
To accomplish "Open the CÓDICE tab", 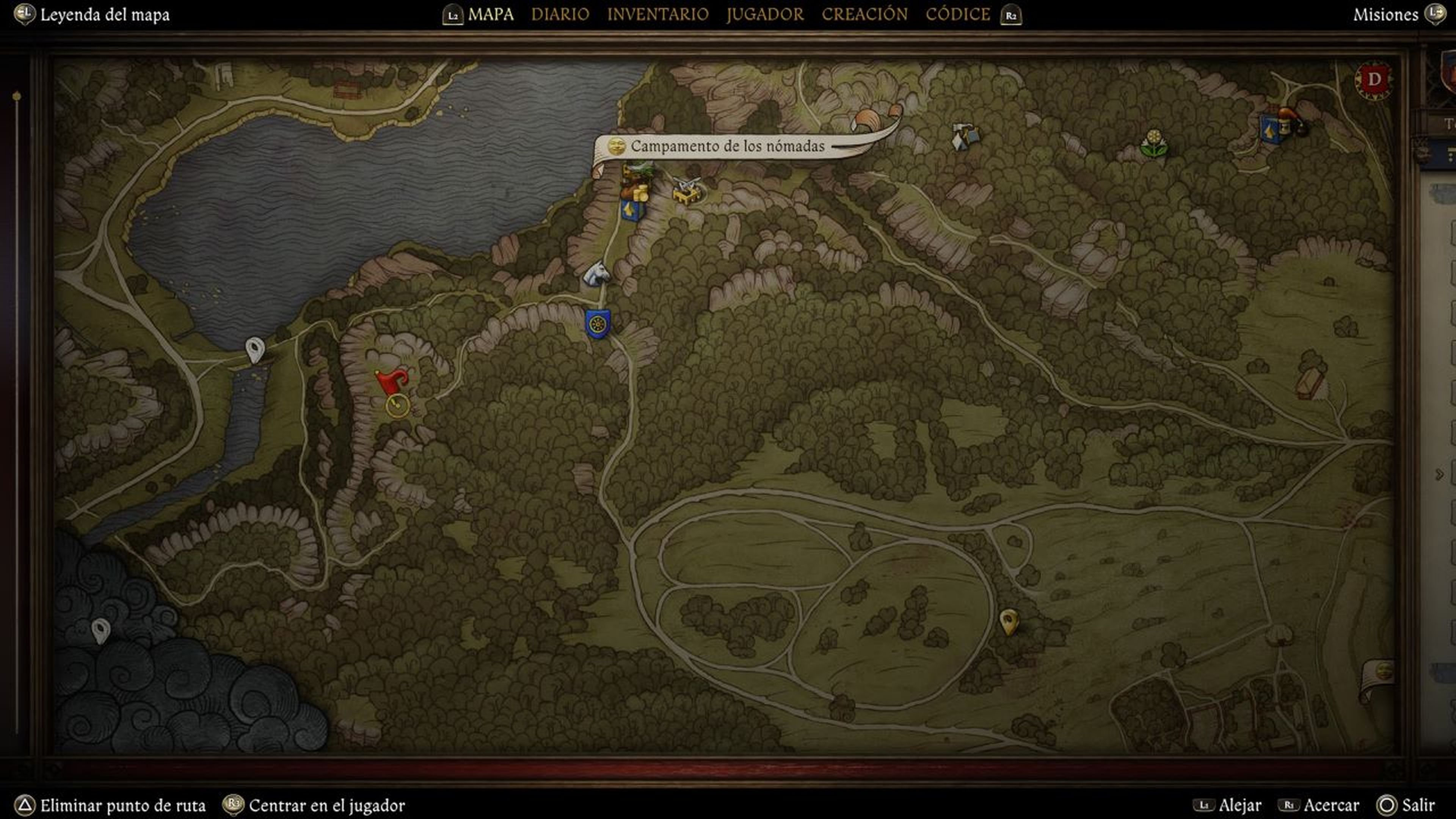I will click(957, 14).
